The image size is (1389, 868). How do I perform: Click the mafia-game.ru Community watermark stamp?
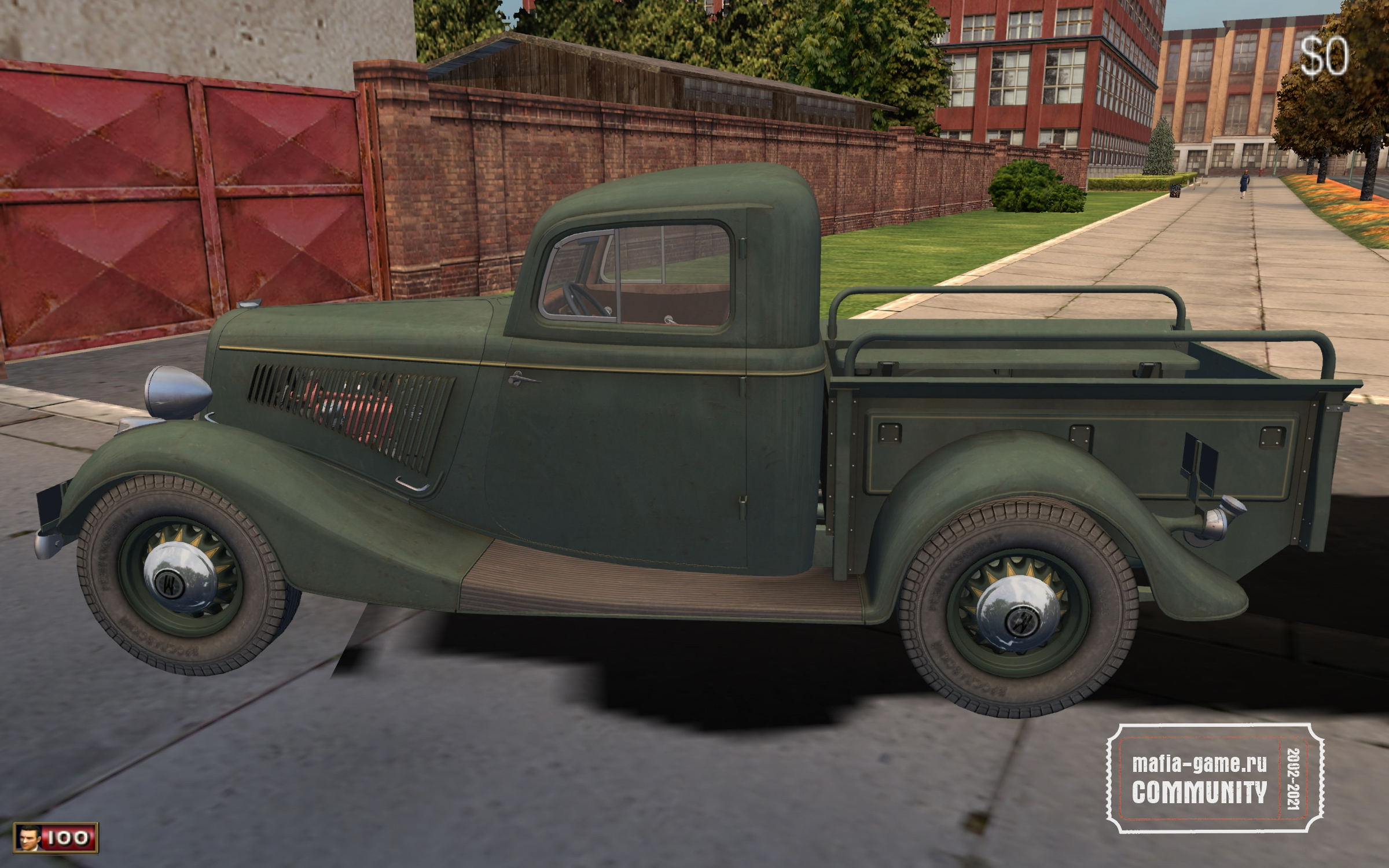[x=1216, y=778]
